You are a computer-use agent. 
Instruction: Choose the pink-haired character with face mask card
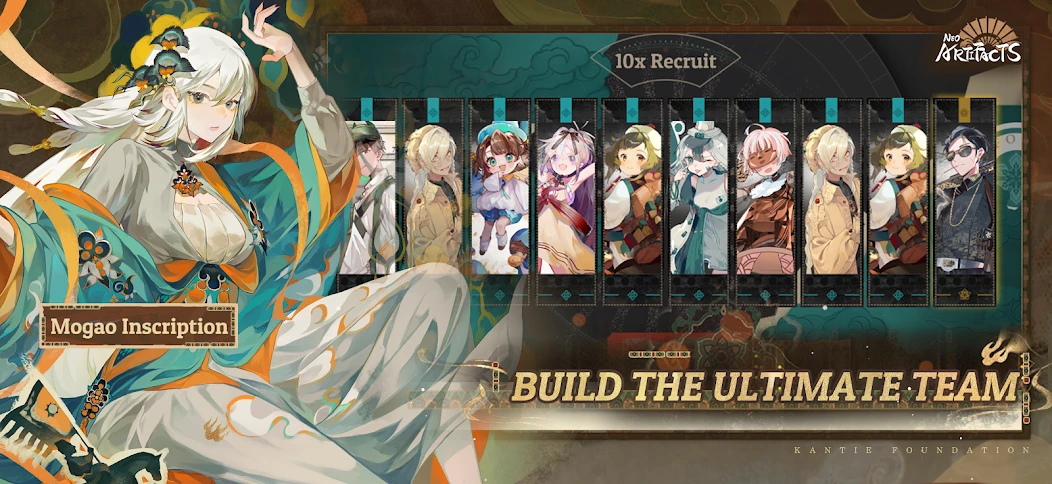765,198
